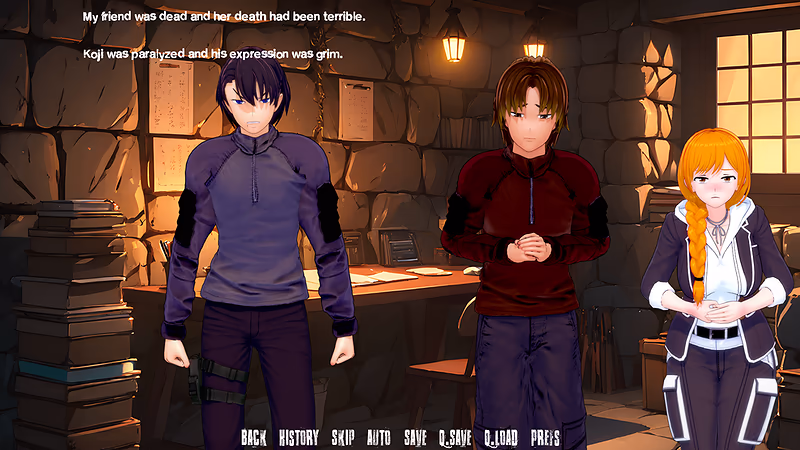Activate Skip to fast-forward dialogue
This screenshot has width=800, height=450.
coord(343,438)
